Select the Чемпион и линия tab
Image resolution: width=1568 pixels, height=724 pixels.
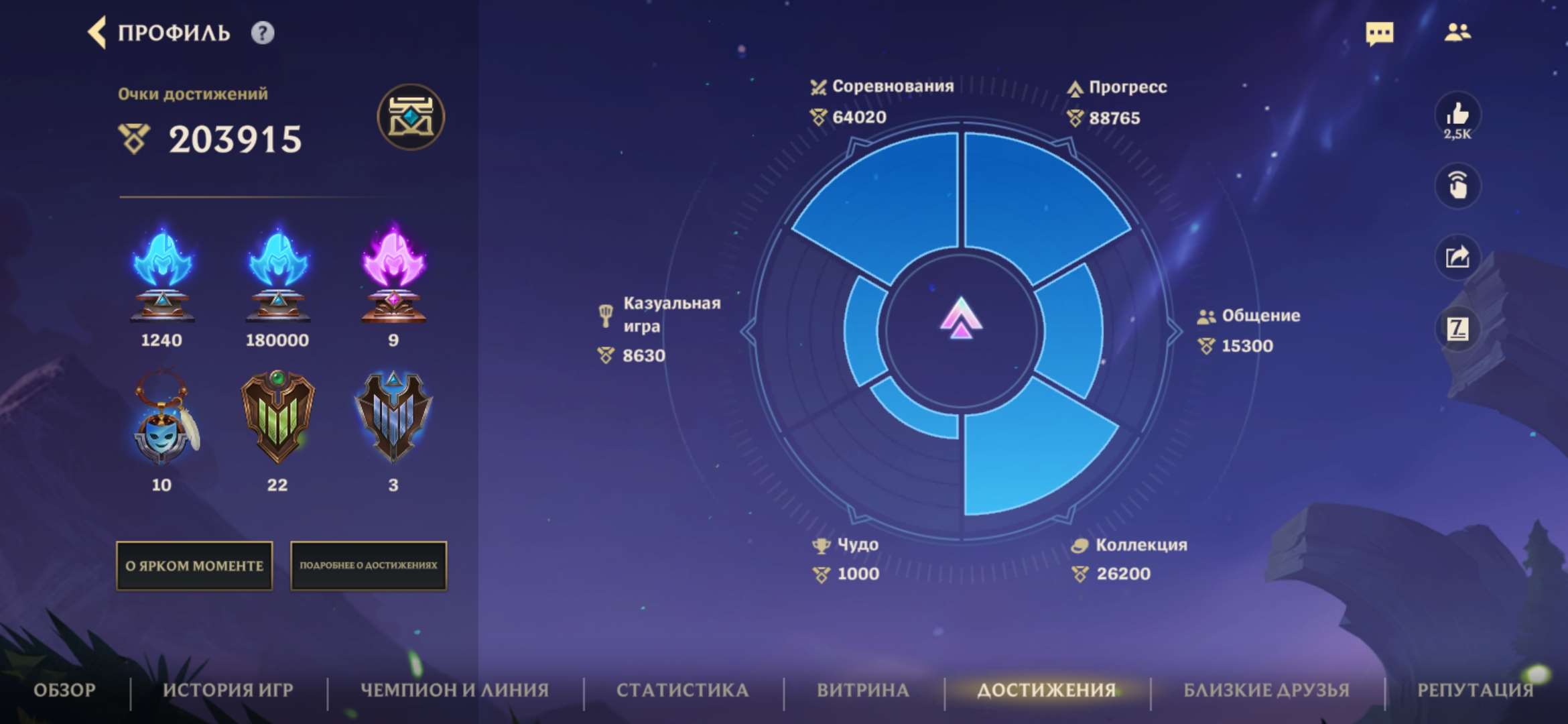point(455,690)
